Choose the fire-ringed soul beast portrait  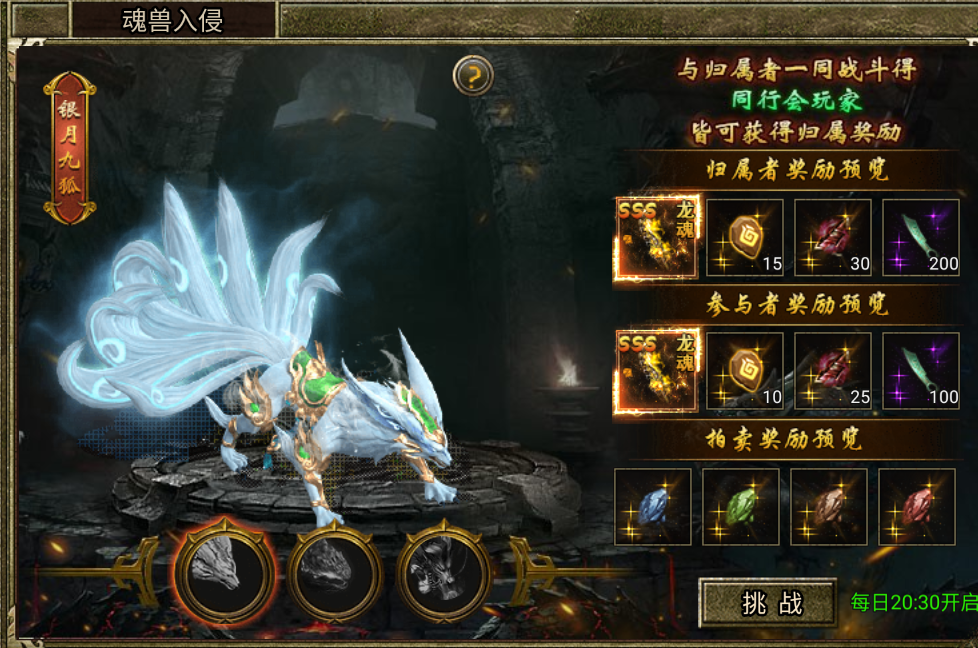pyautogui.click(x=224, y=571)
